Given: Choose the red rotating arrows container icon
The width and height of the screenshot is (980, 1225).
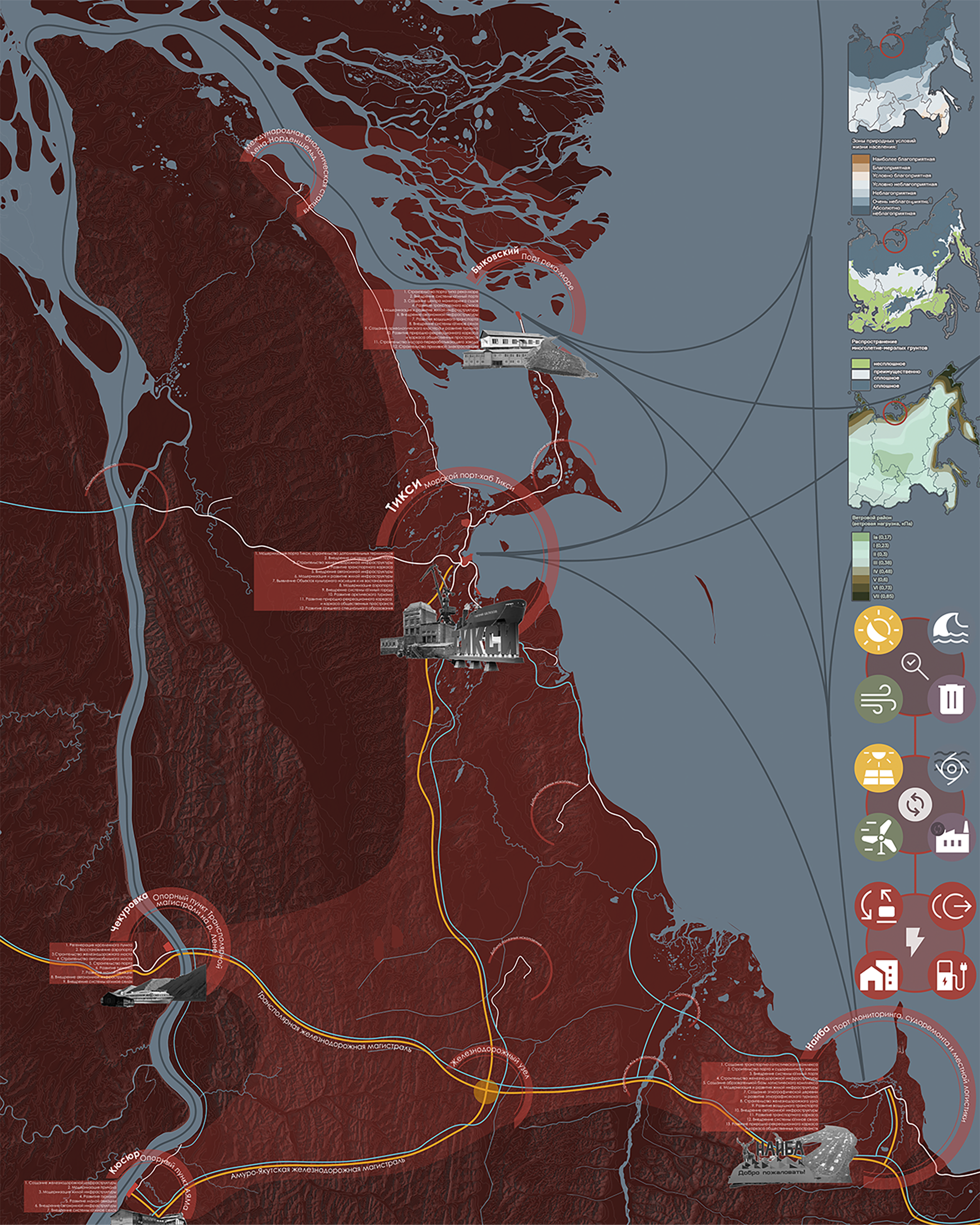Looking at the screenshot, I should point(878,906).
